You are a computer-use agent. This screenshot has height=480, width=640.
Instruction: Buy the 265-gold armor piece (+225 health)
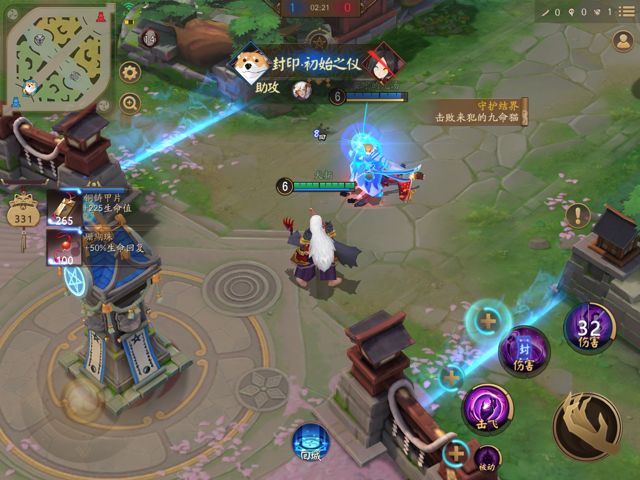point(64,207)
